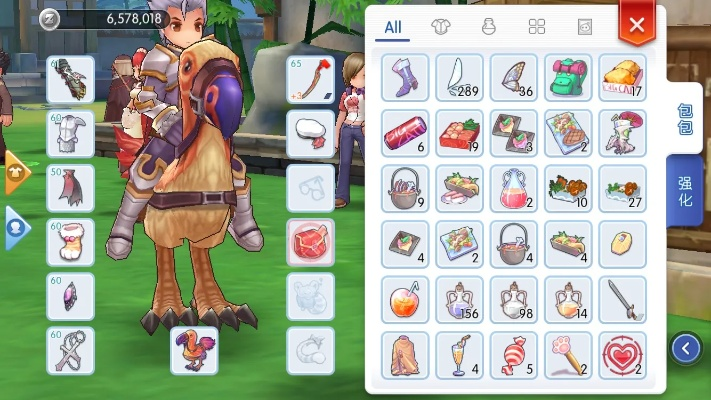Open the equipped body armor slot
711x400 pixels.
click(x=70, y=133)
